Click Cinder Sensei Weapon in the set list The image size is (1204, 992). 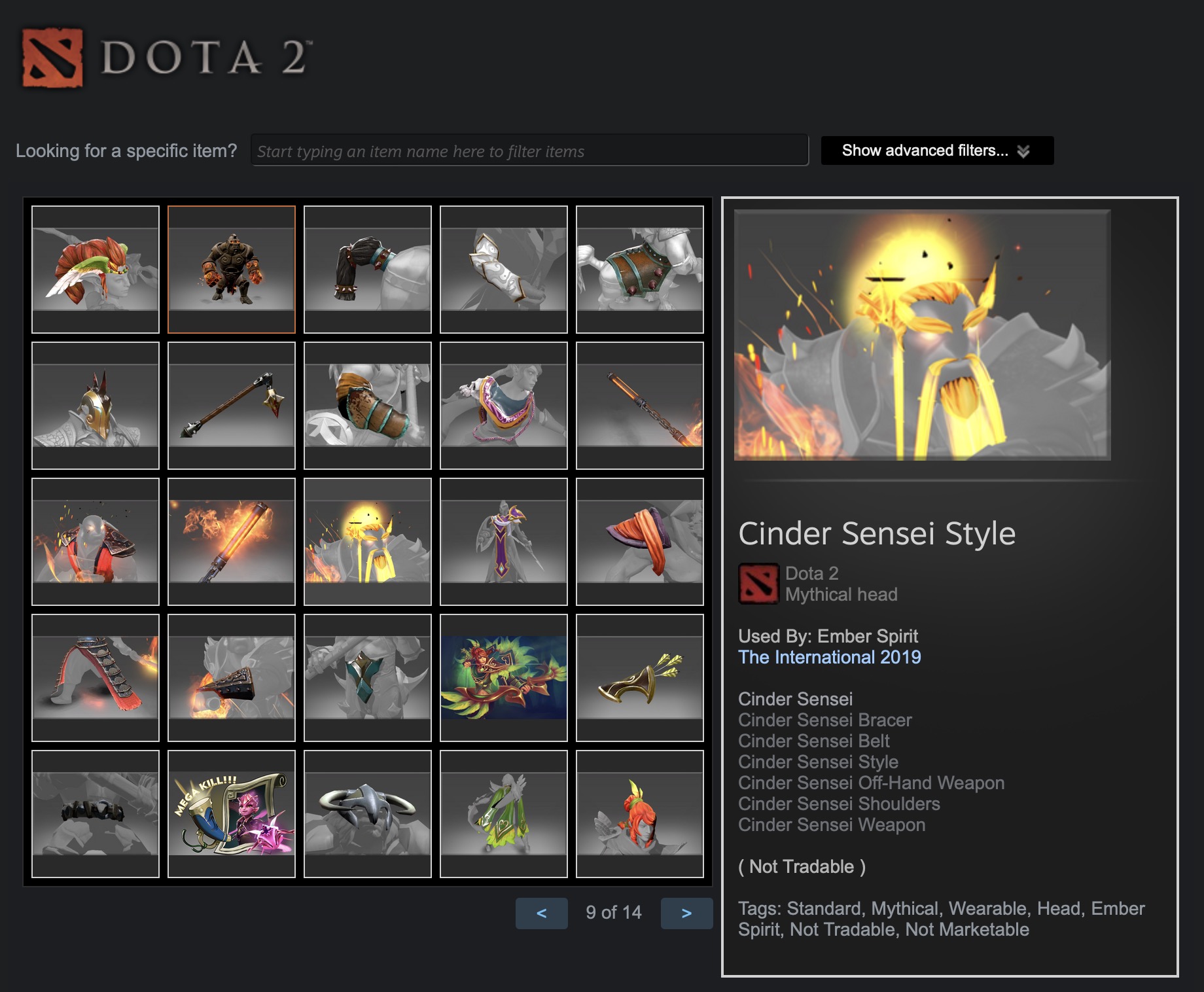click(x=831, y=825)
